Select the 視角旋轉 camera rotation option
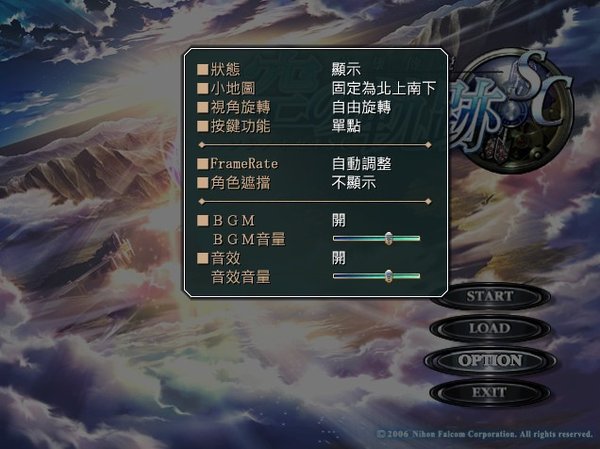This screenshot has height=449, width=600. click(x=240, y=108)
